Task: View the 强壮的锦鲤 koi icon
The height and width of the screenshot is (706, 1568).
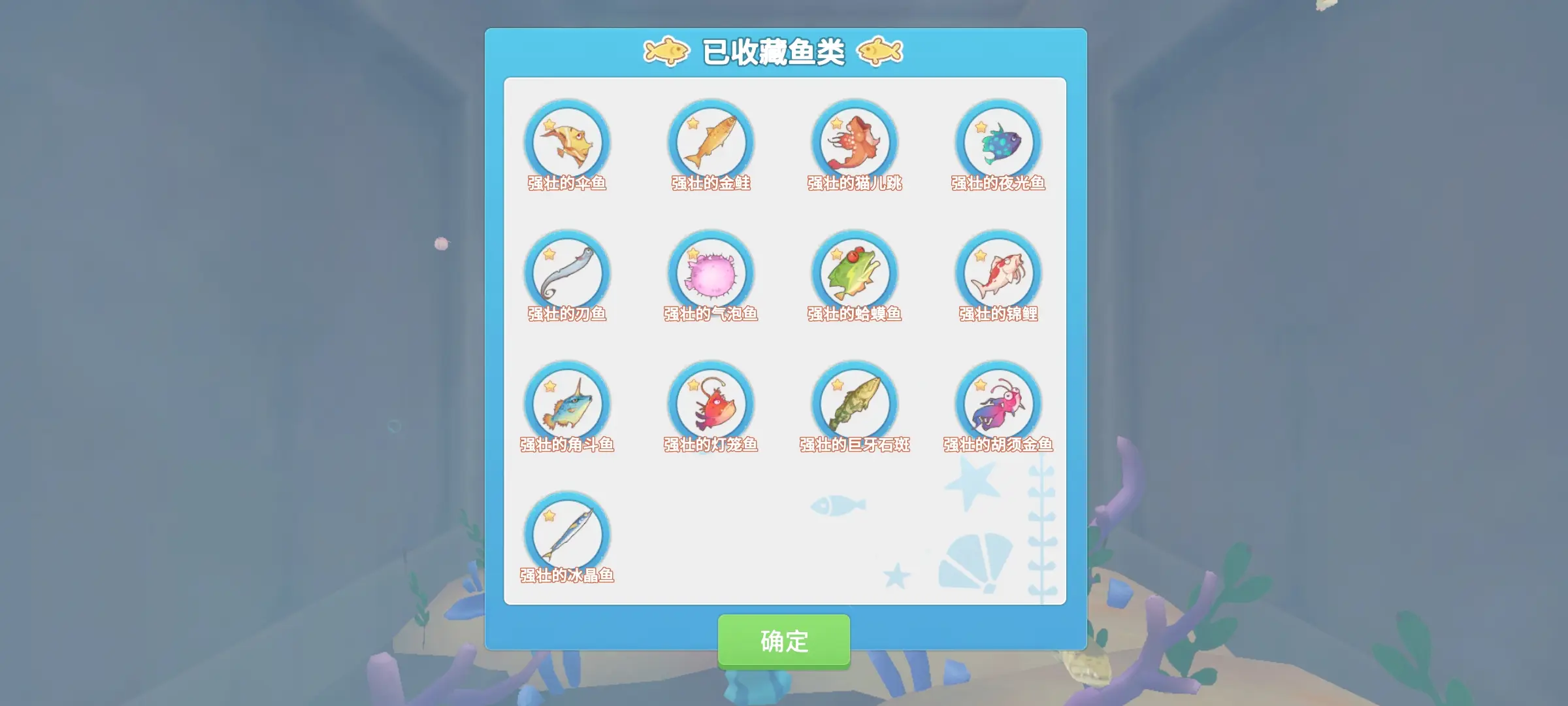Action: [x=998, y=275]
